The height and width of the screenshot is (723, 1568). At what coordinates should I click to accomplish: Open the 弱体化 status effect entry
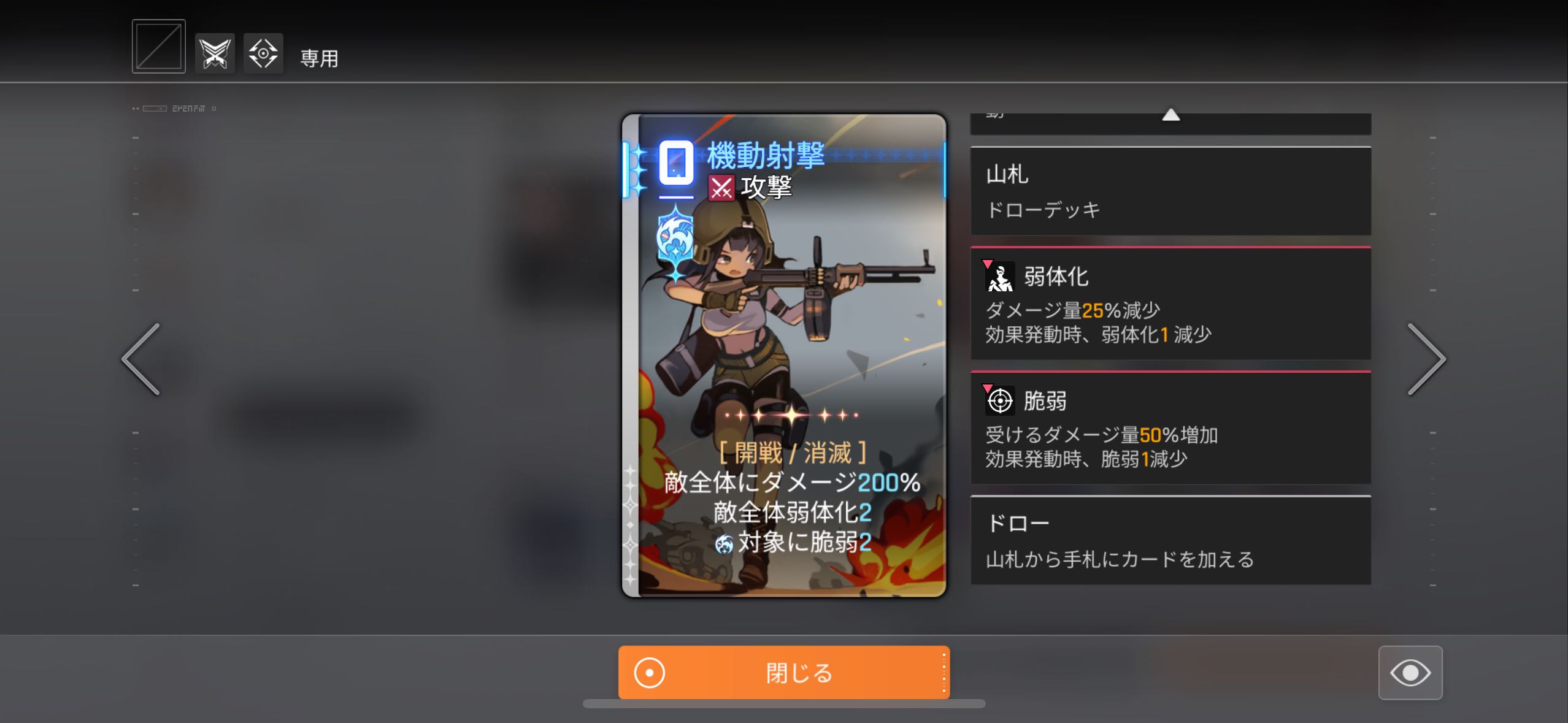click(x=1170, y=304)
